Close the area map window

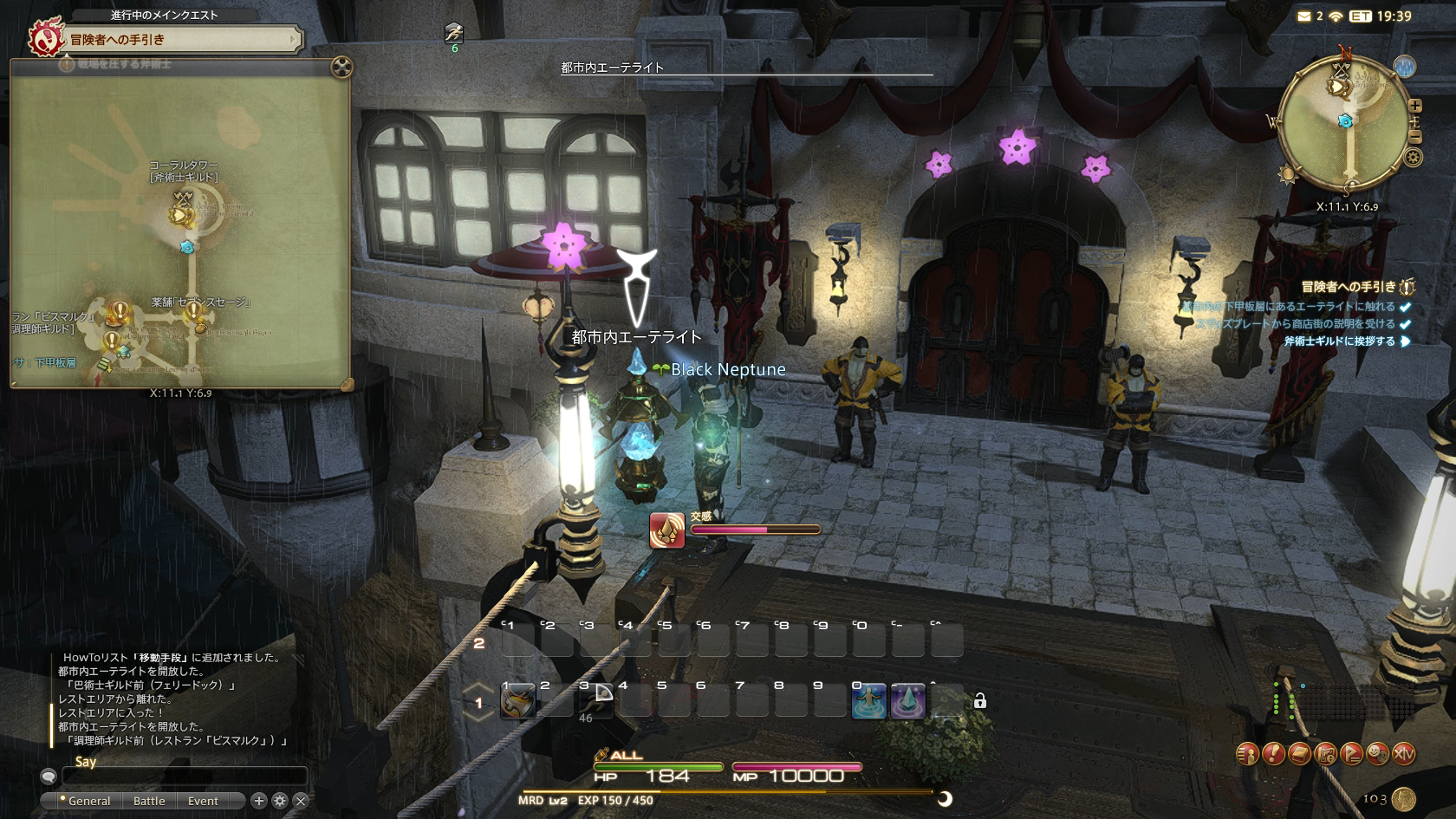click(x=341, y=67)
